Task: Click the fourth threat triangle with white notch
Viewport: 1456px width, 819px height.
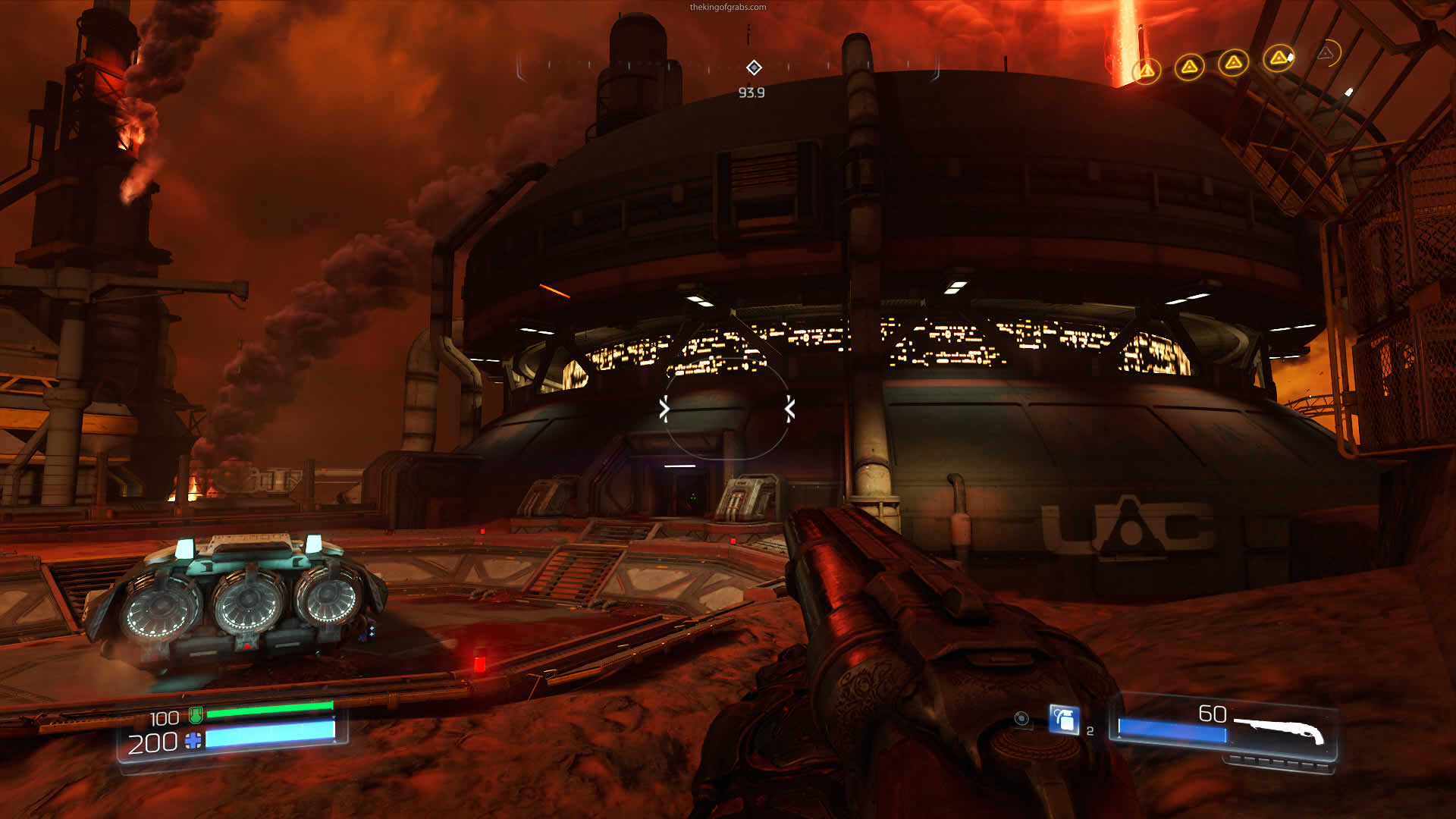Action: pos(1278,59)
